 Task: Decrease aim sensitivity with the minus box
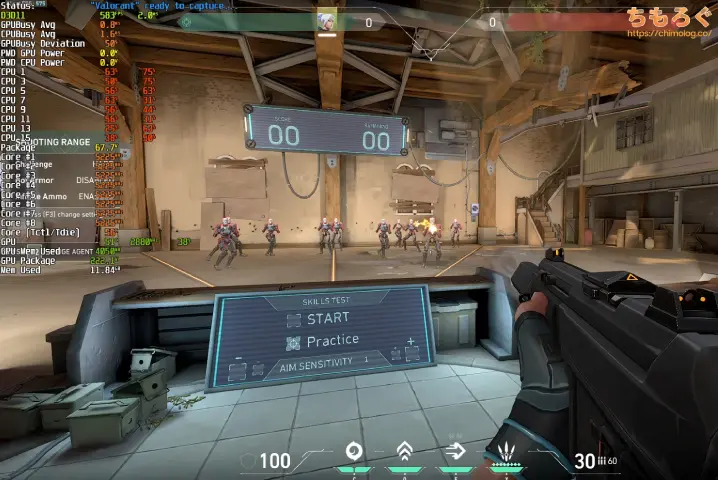(239, 371)
